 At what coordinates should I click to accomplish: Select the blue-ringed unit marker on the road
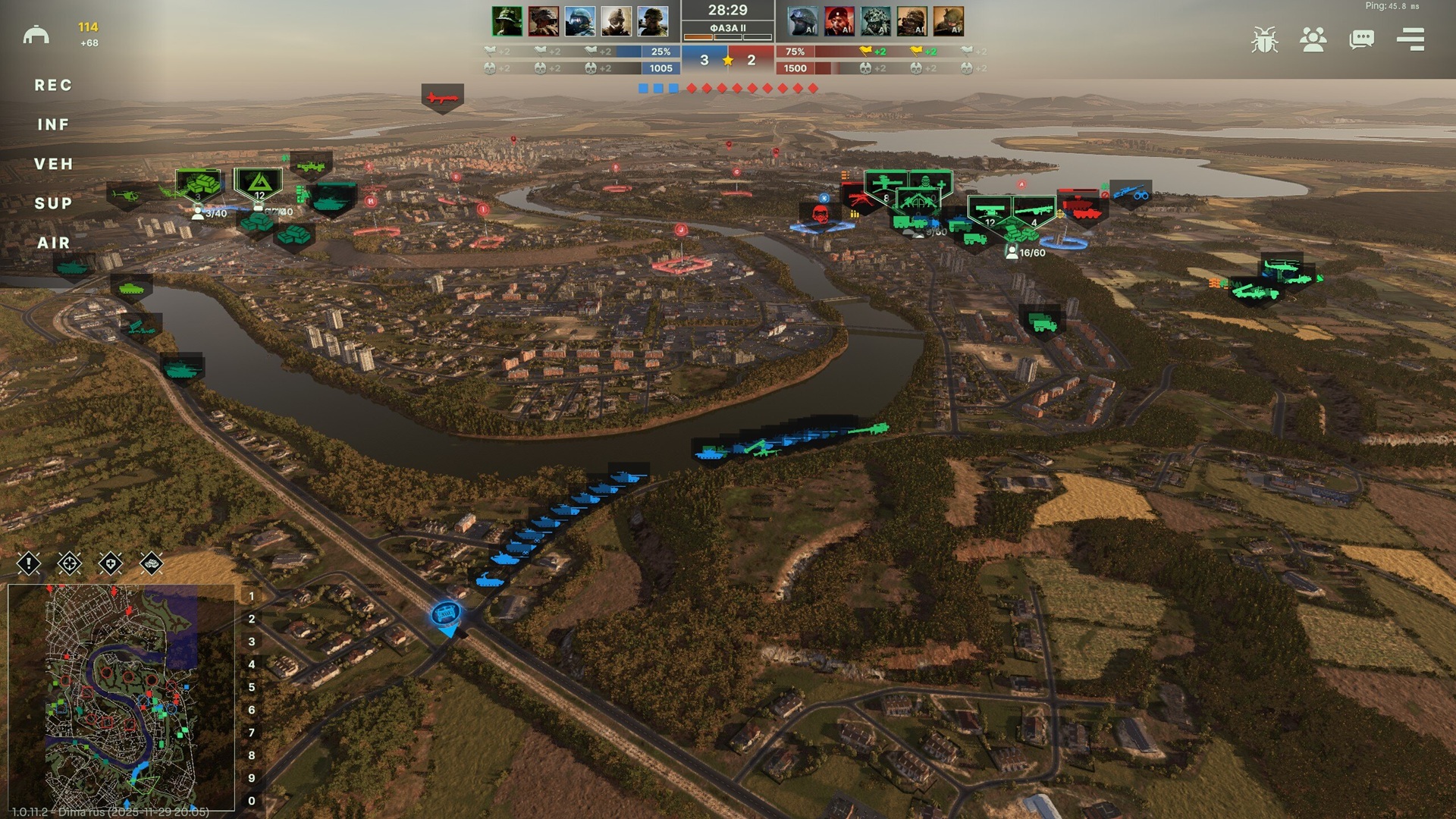pos(446,613)
